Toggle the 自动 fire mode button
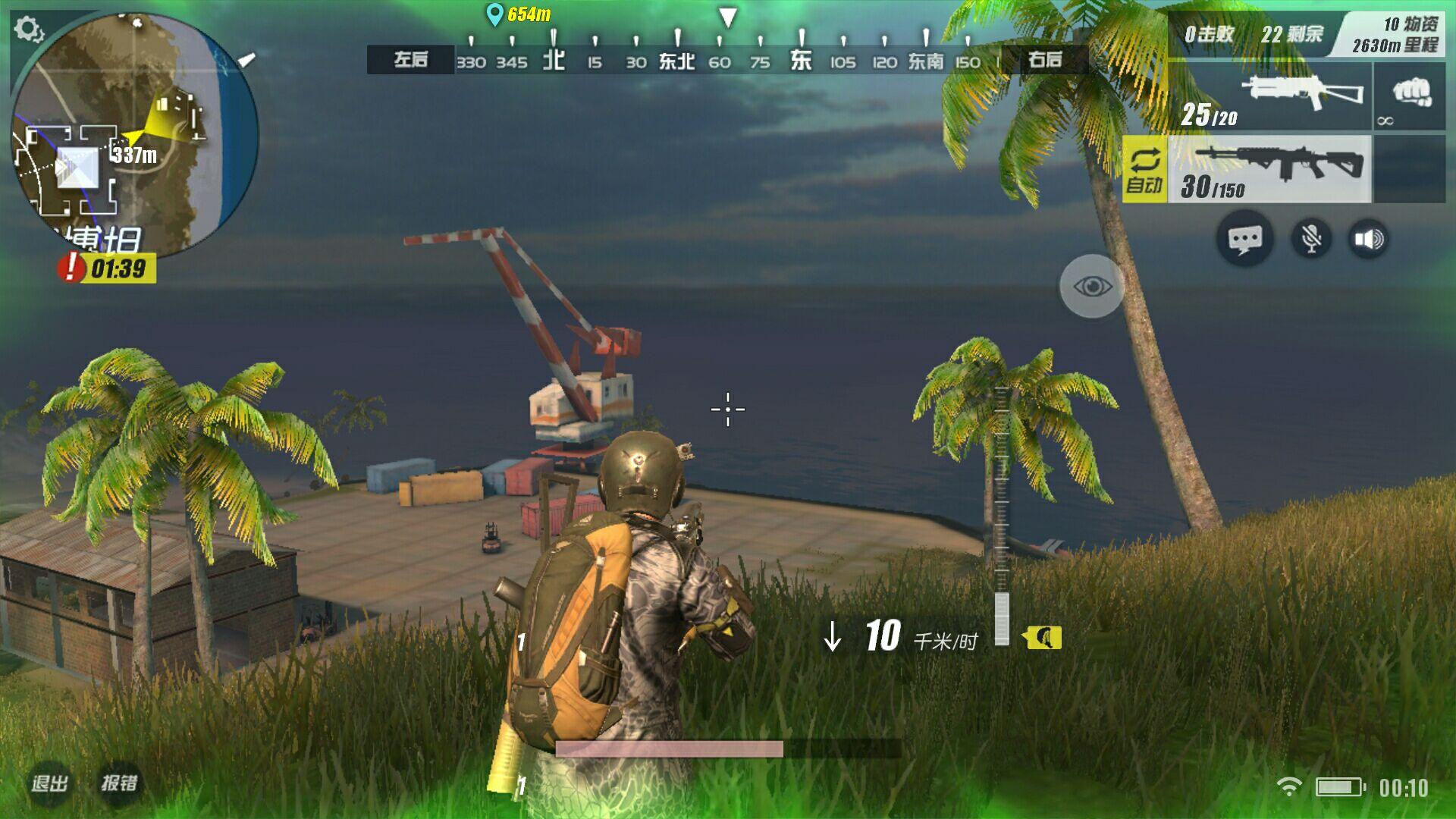Screen dimensions: 1456x819 [1144, 170]
